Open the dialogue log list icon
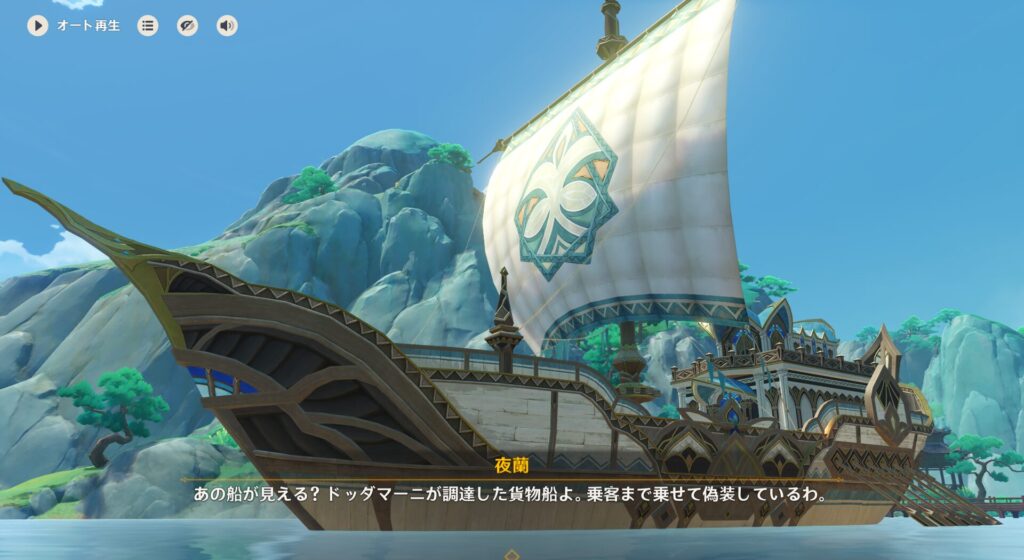Viewport: 1024px width, 560px height. [x=148, y=26]
